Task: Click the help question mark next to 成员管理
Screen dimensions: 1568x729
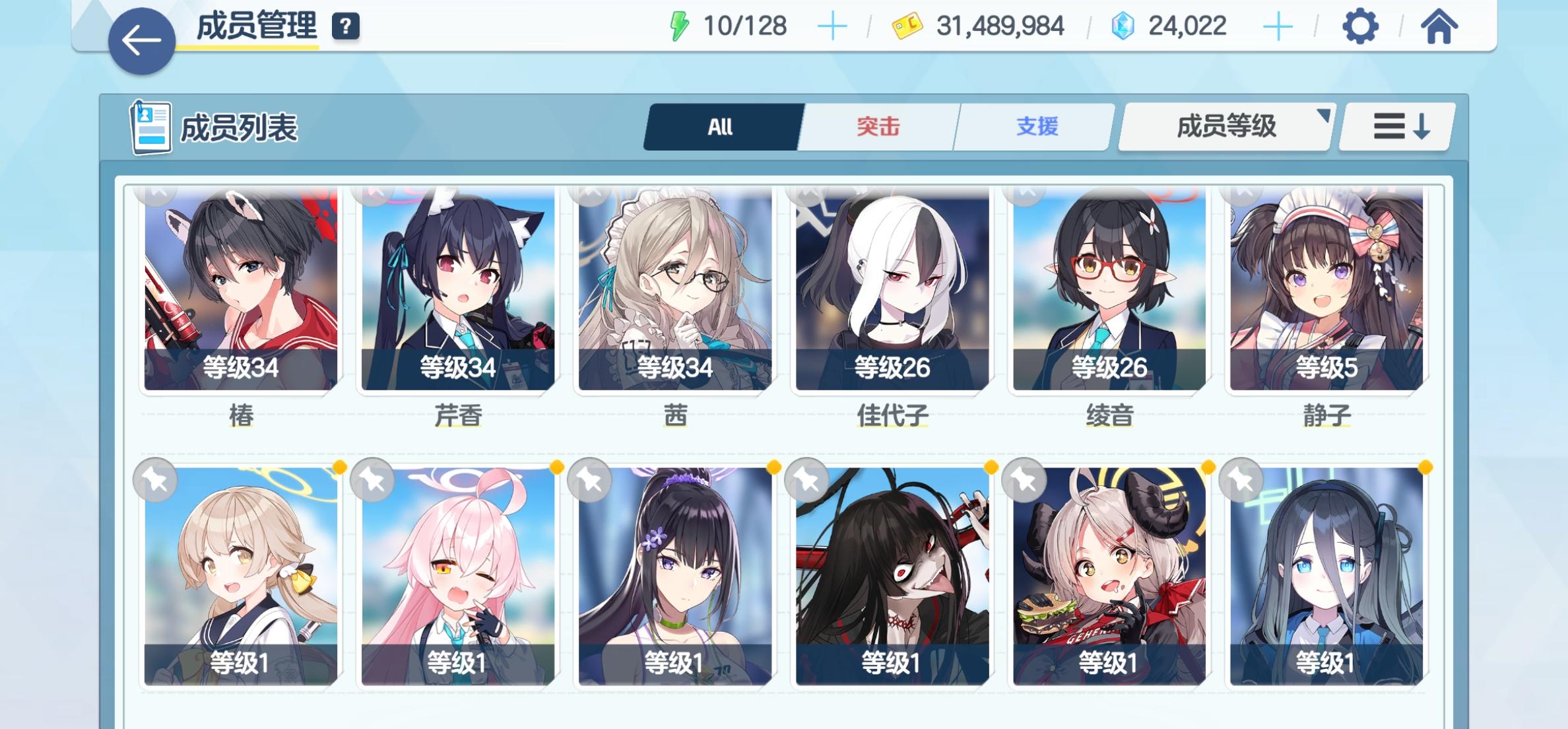Action: 346,27
